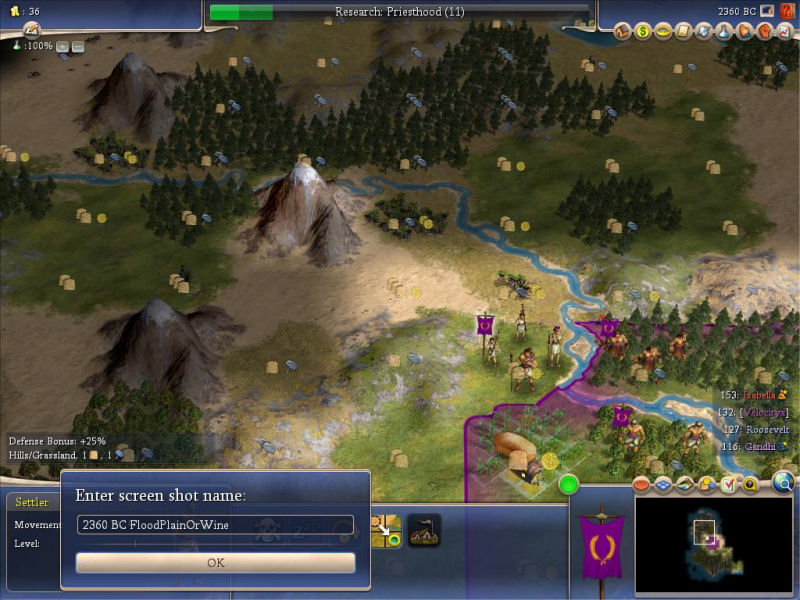Open the Military Advisor shield icon
Image resolution: width=800 pixels, height=600 pixels.
(x=704, y=32)
